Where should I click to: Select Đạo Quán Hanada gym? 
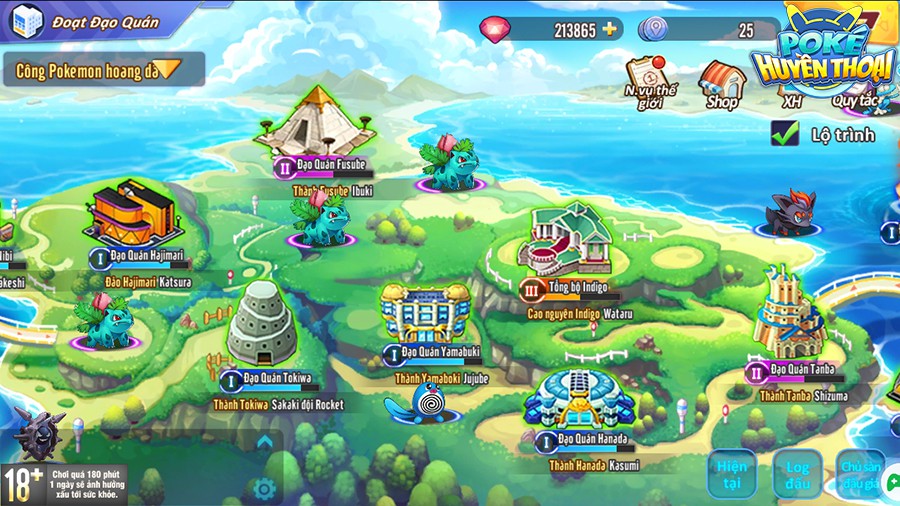[x=578, y=400]
